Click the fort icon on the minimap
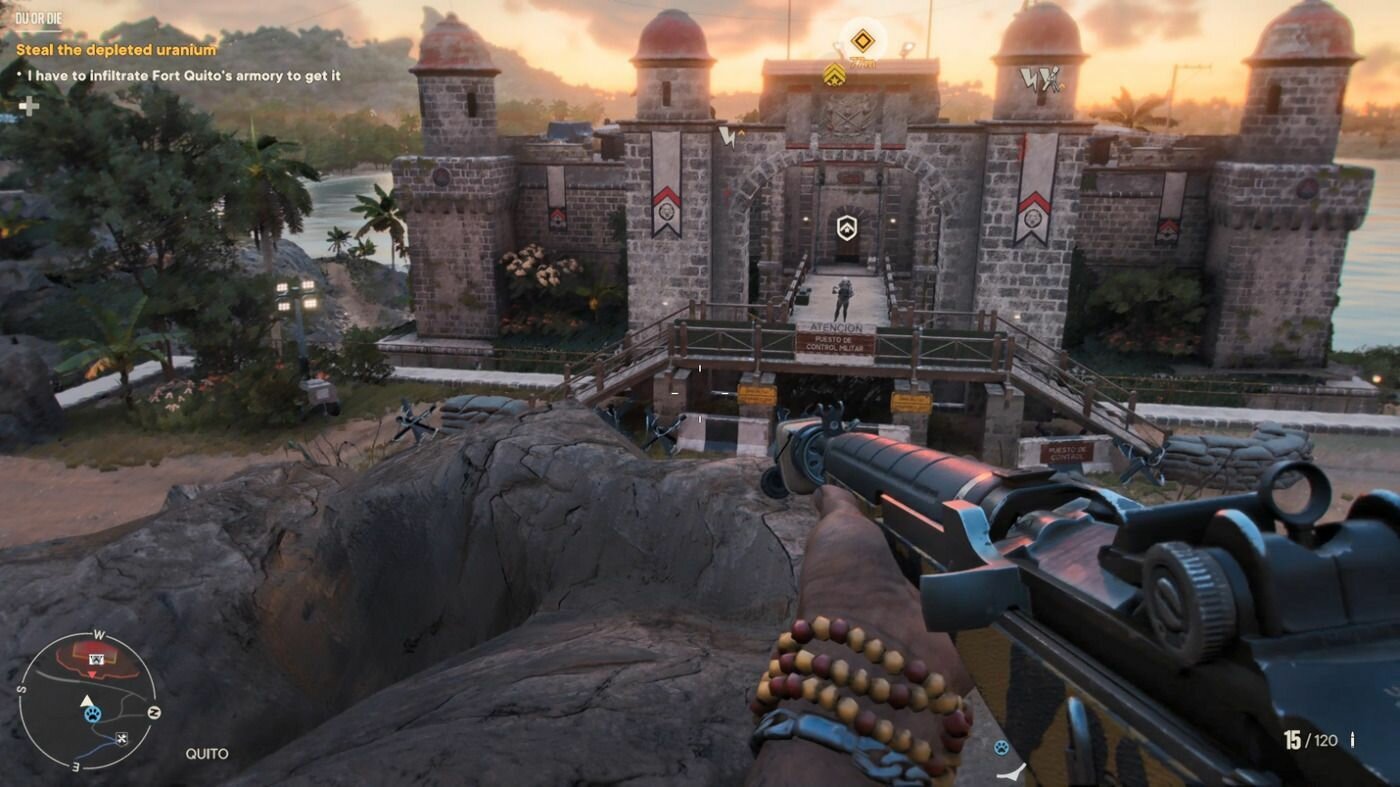 tap(97, 659)
